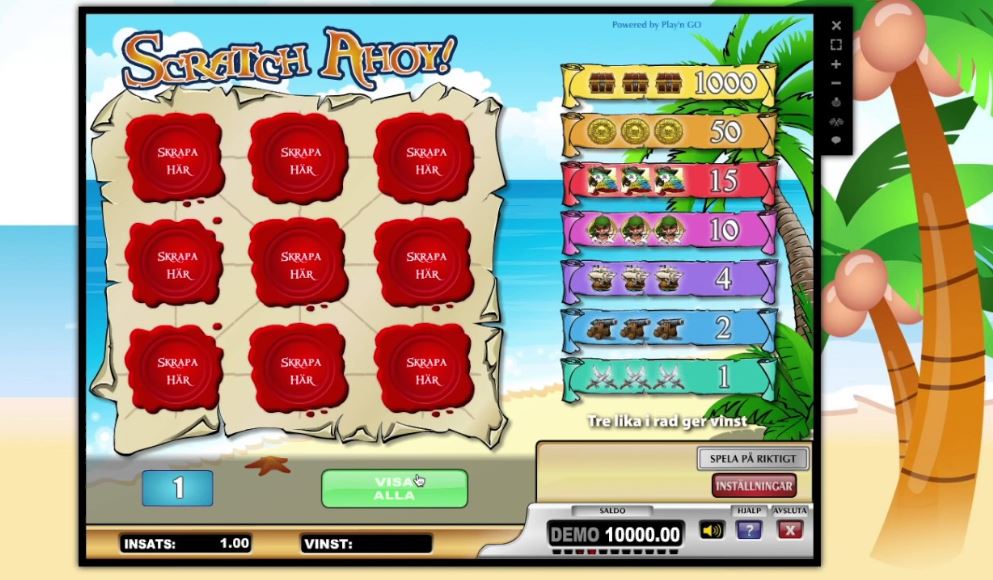
Task: Choose Spela På Riktigt to play for real
Action: 752,460
